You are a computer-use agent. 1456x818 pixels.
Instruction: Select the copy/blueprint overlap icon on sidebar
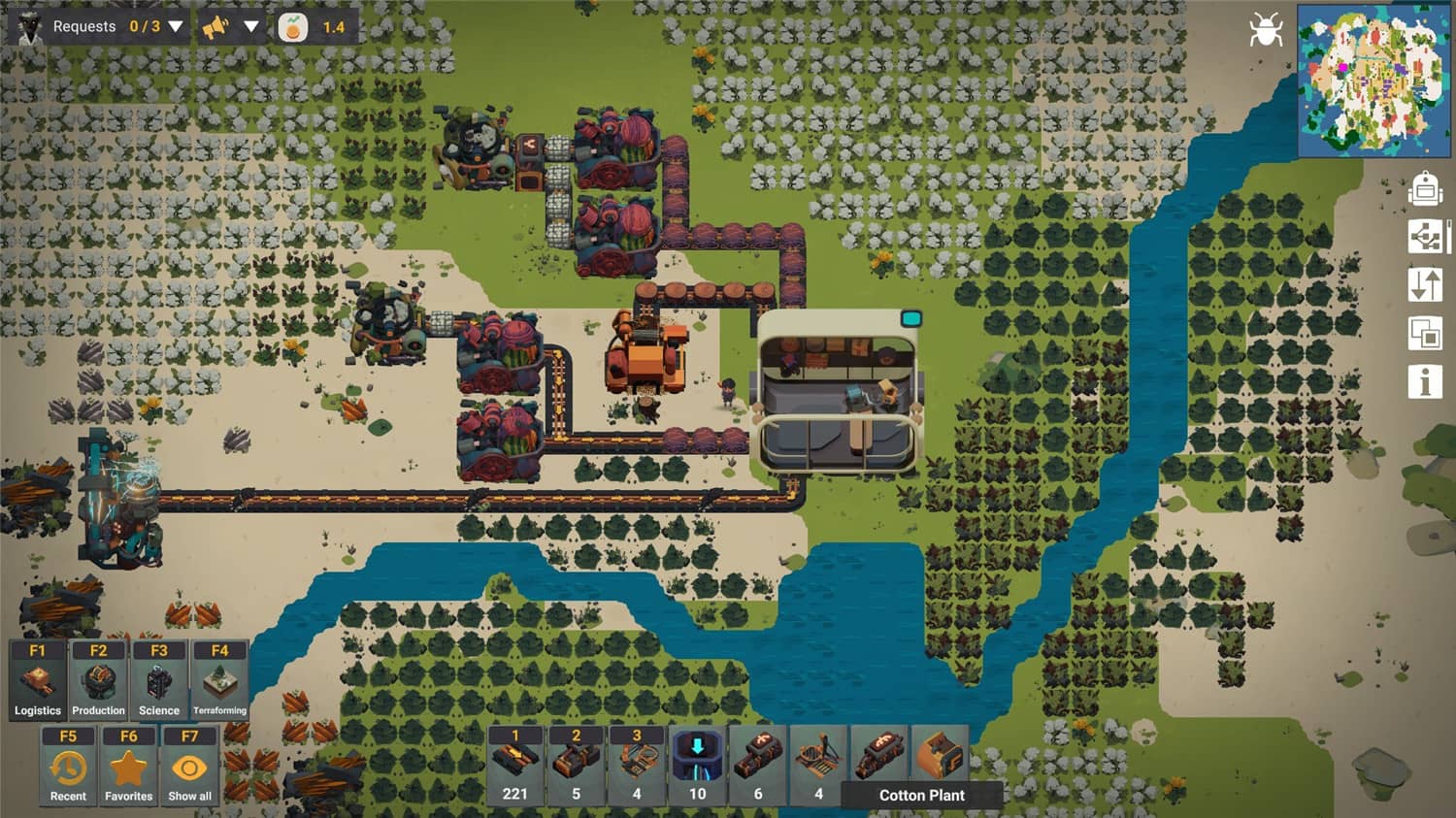click(x=1424, y=333)
